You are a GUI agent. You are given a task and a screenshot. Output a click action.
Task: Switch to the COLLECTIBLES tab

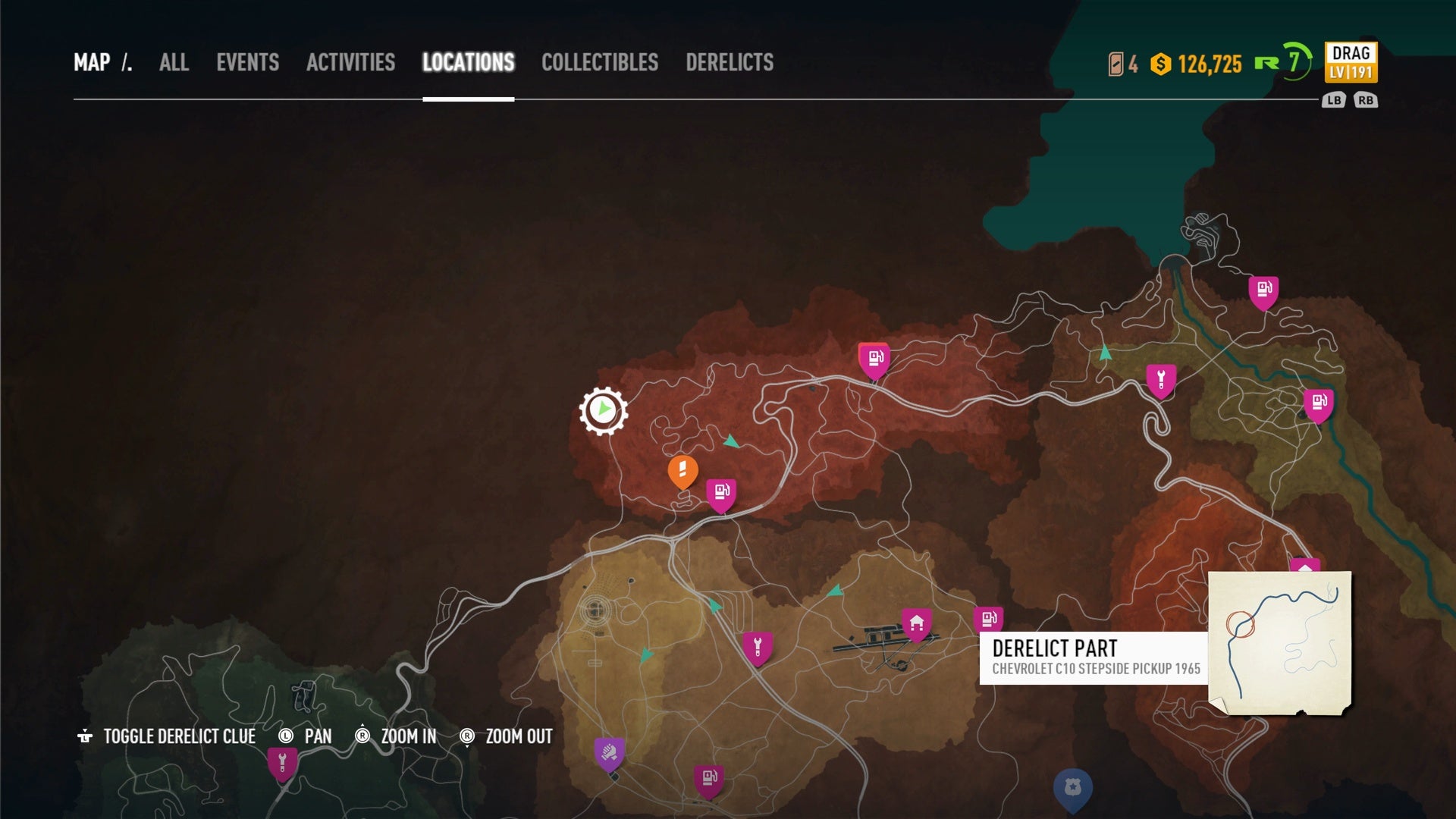pyautogui.click(x=600, y=63)
